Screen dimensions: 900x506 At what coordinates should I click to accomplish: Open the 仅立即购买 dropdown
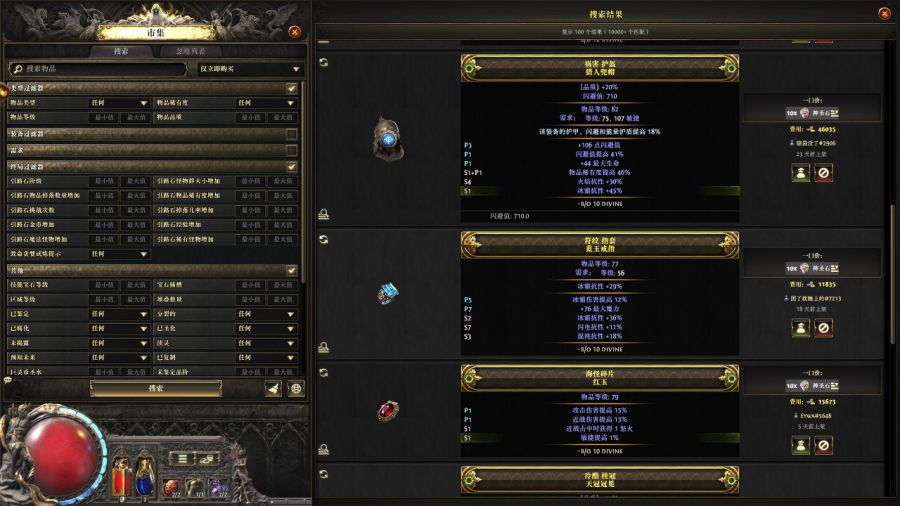pos(249,69)
